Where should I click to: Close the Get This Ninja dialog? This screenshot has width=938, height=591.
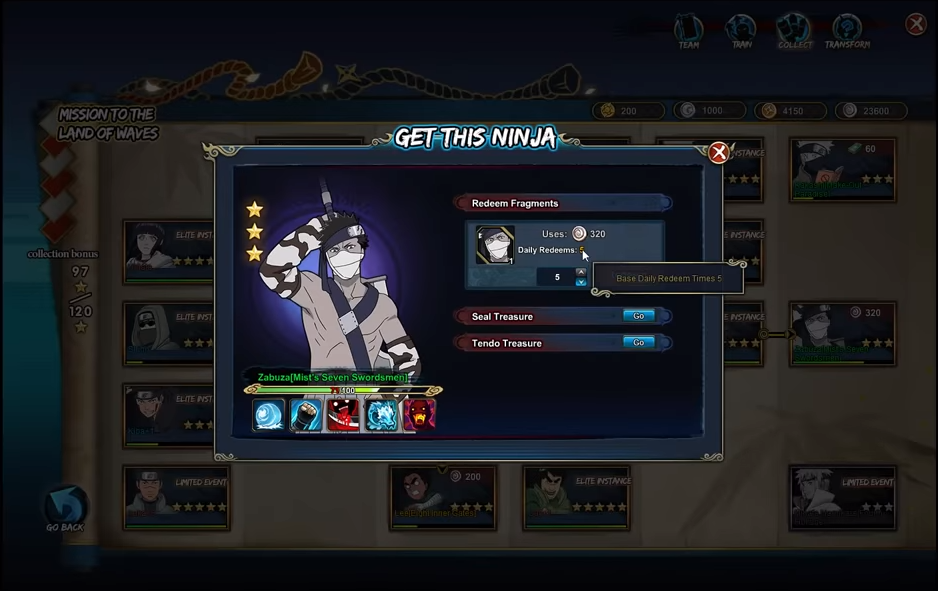pos(718,153)
